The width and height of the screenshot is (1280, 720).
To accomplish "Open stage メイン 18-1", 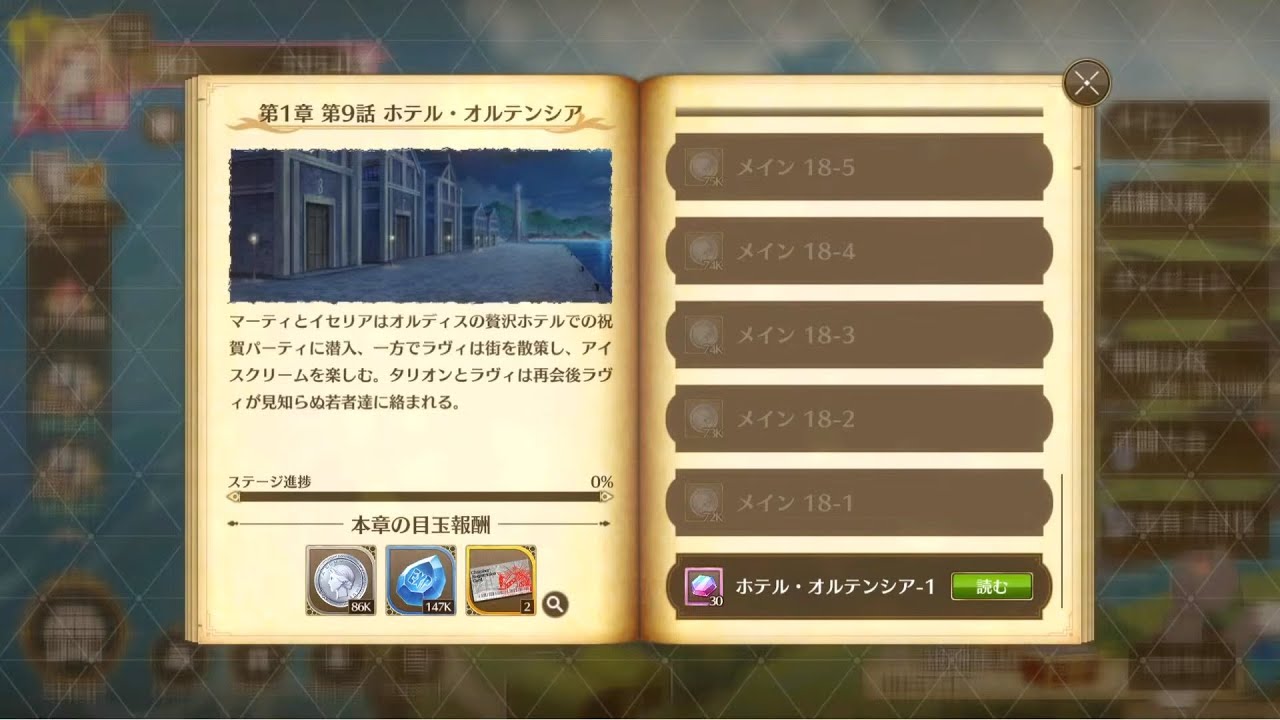I will [x=862, y=504].
